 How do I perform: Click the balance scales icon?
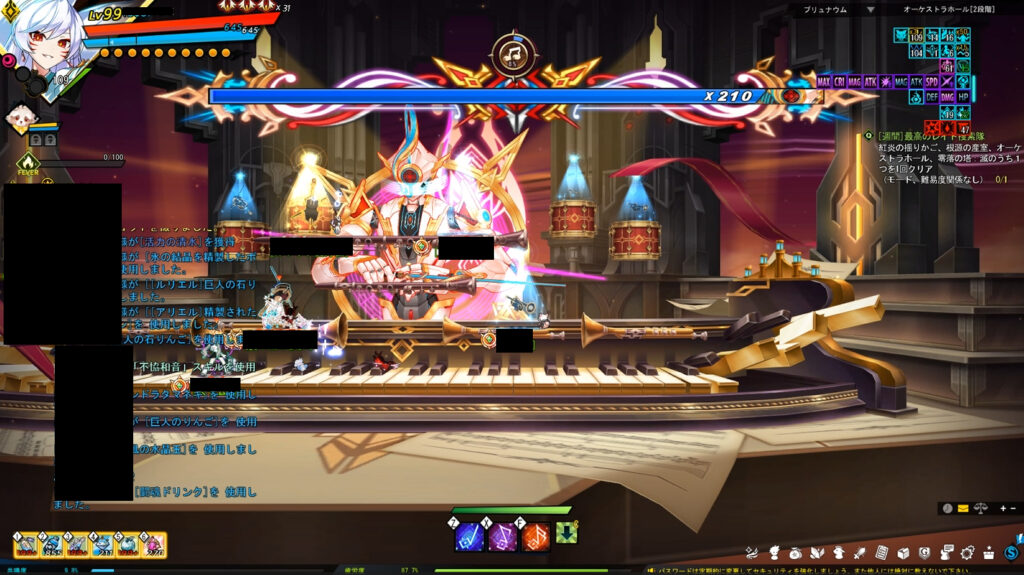[x=980, y=508]
